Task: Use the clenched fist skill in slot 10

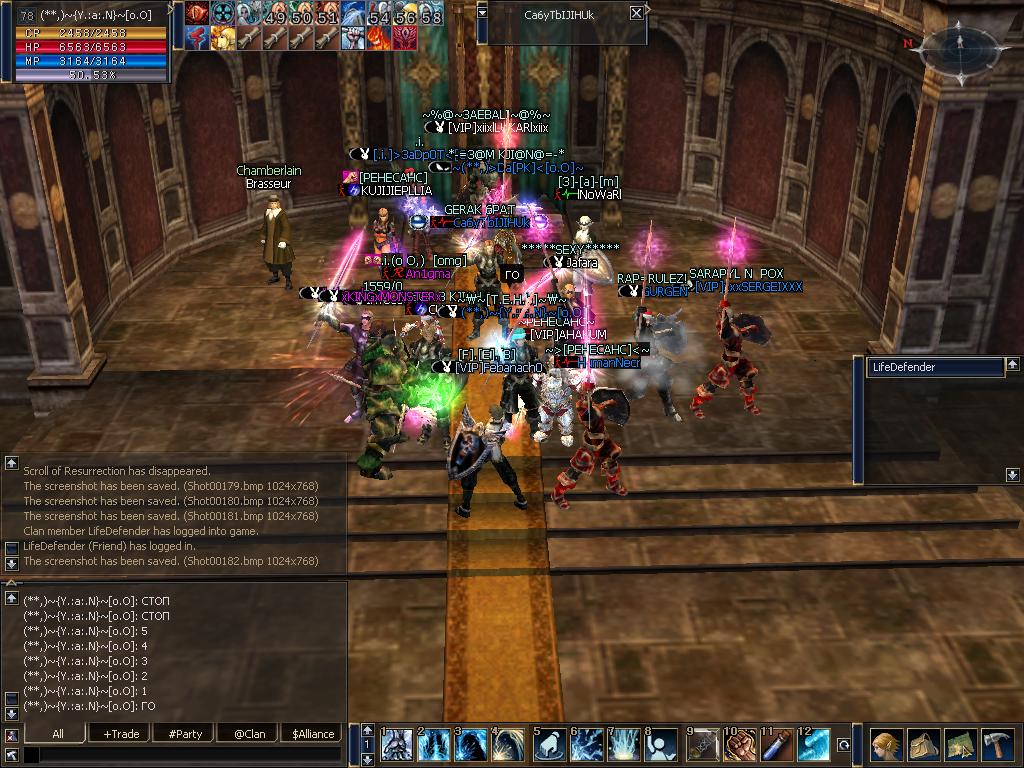Action: [x=740, y=746]
